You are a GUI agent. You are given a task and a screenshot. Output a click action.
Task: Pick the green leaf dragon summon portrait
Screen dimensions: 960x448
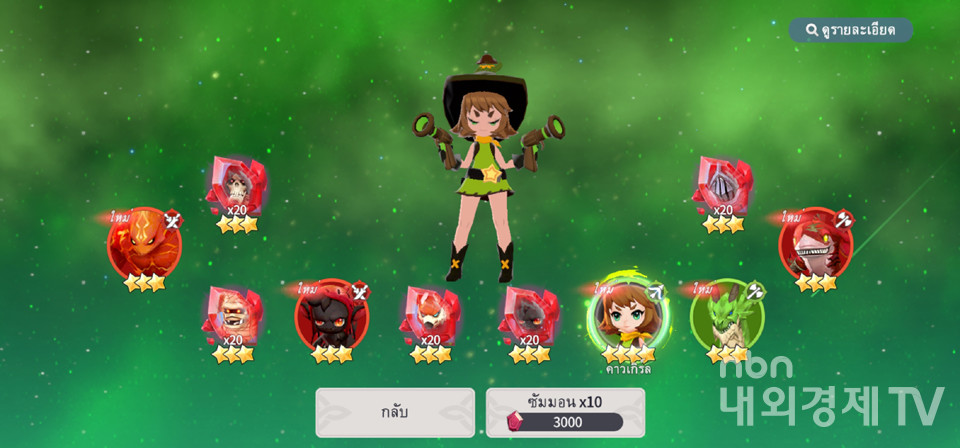coord(727,317)
